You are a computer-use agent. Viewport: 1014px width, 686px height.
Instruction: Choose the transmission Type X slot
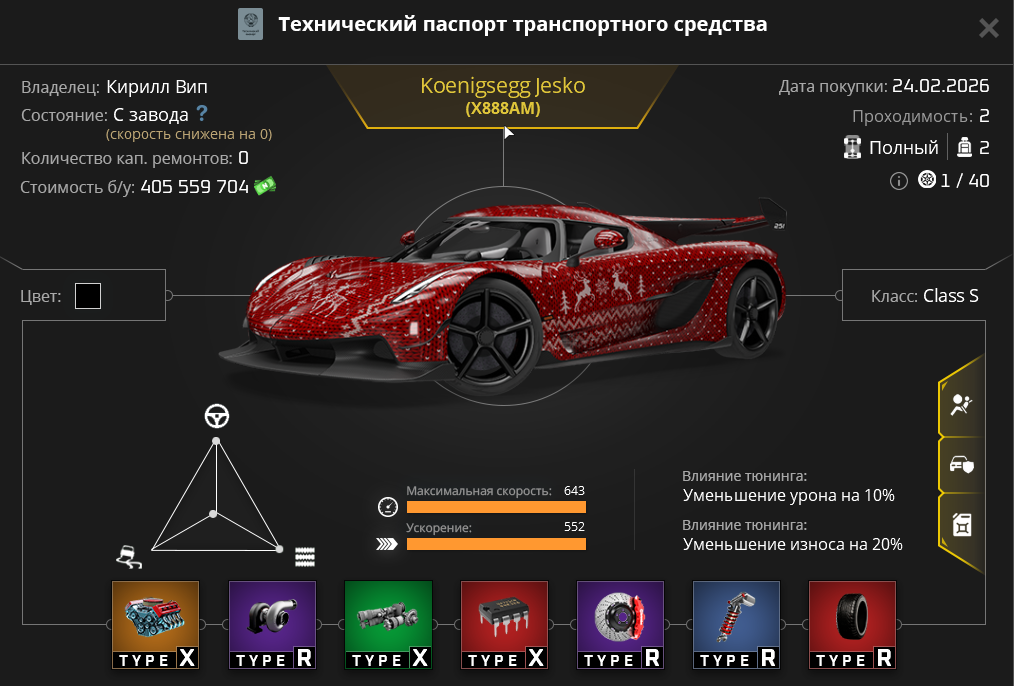388,625
